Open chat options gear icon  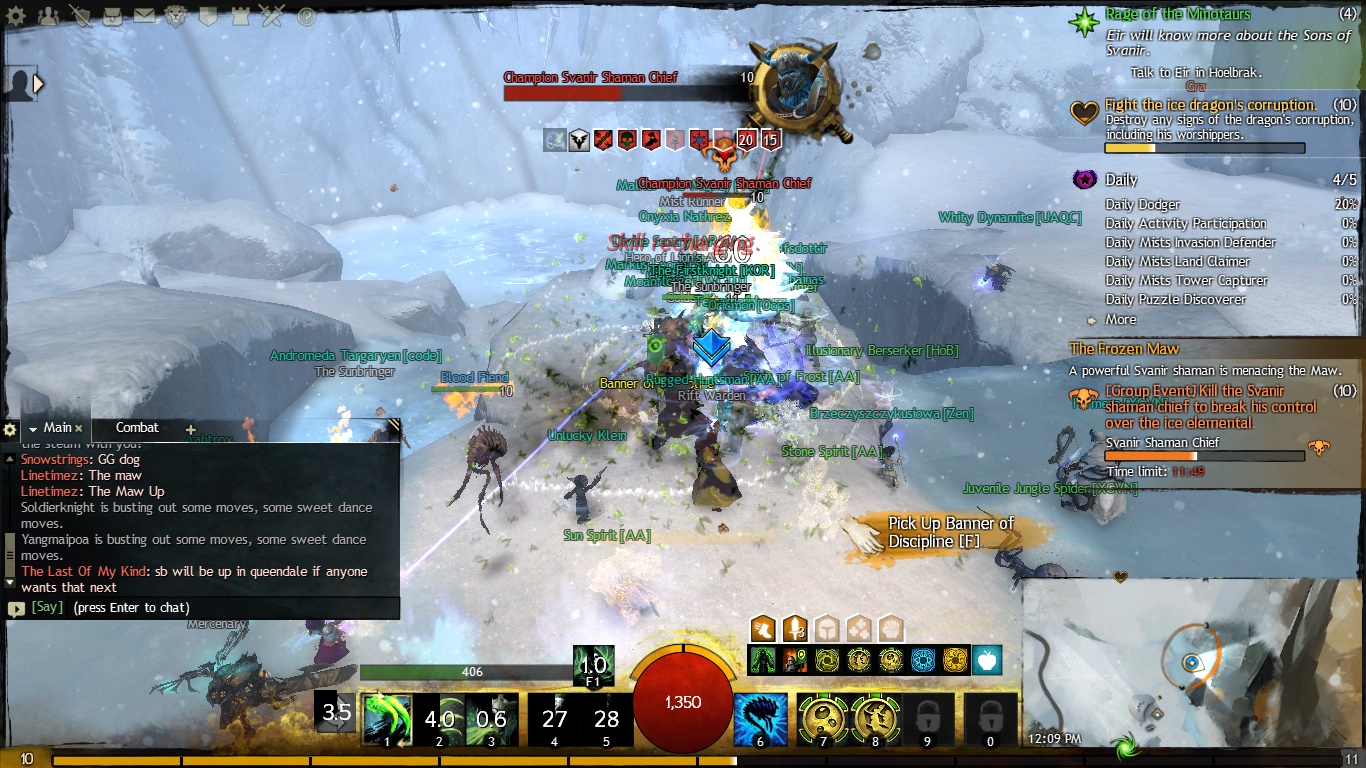pos(10,429)
